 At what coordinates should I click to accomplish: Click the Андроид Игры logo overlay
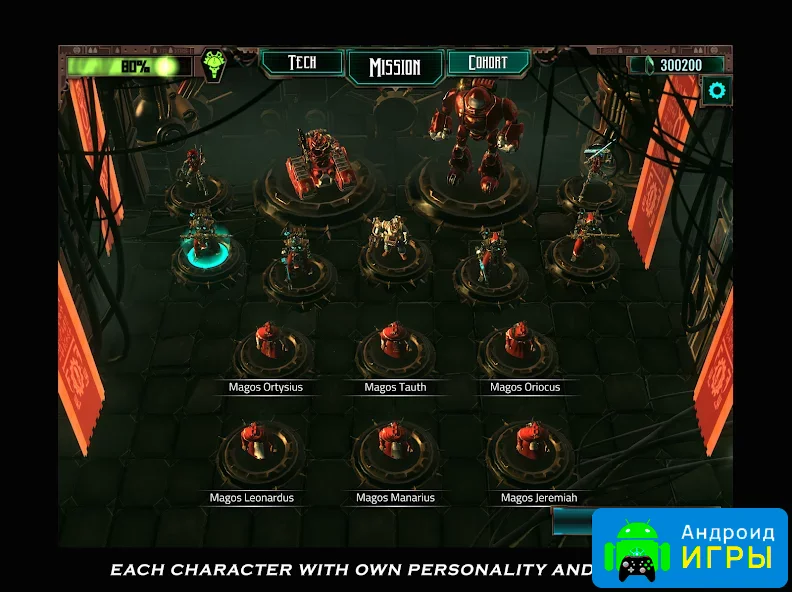tap(690, 546)
